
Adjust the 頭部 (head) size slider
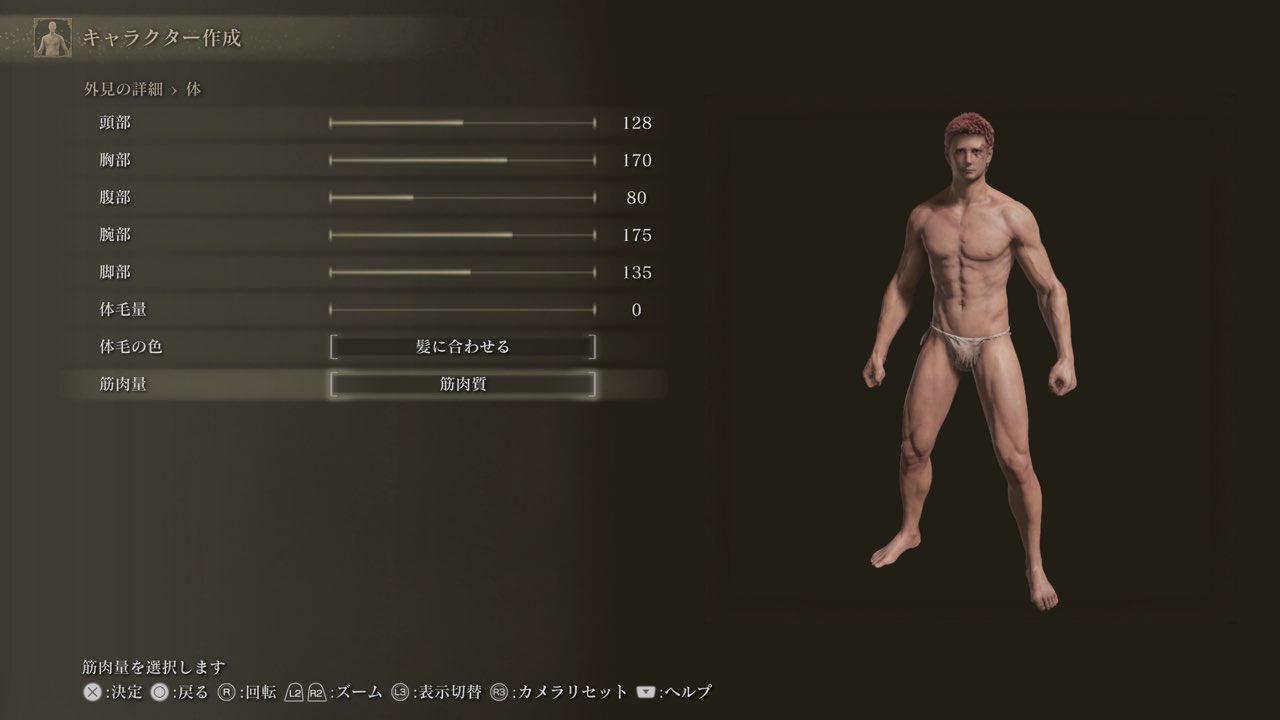462,123
